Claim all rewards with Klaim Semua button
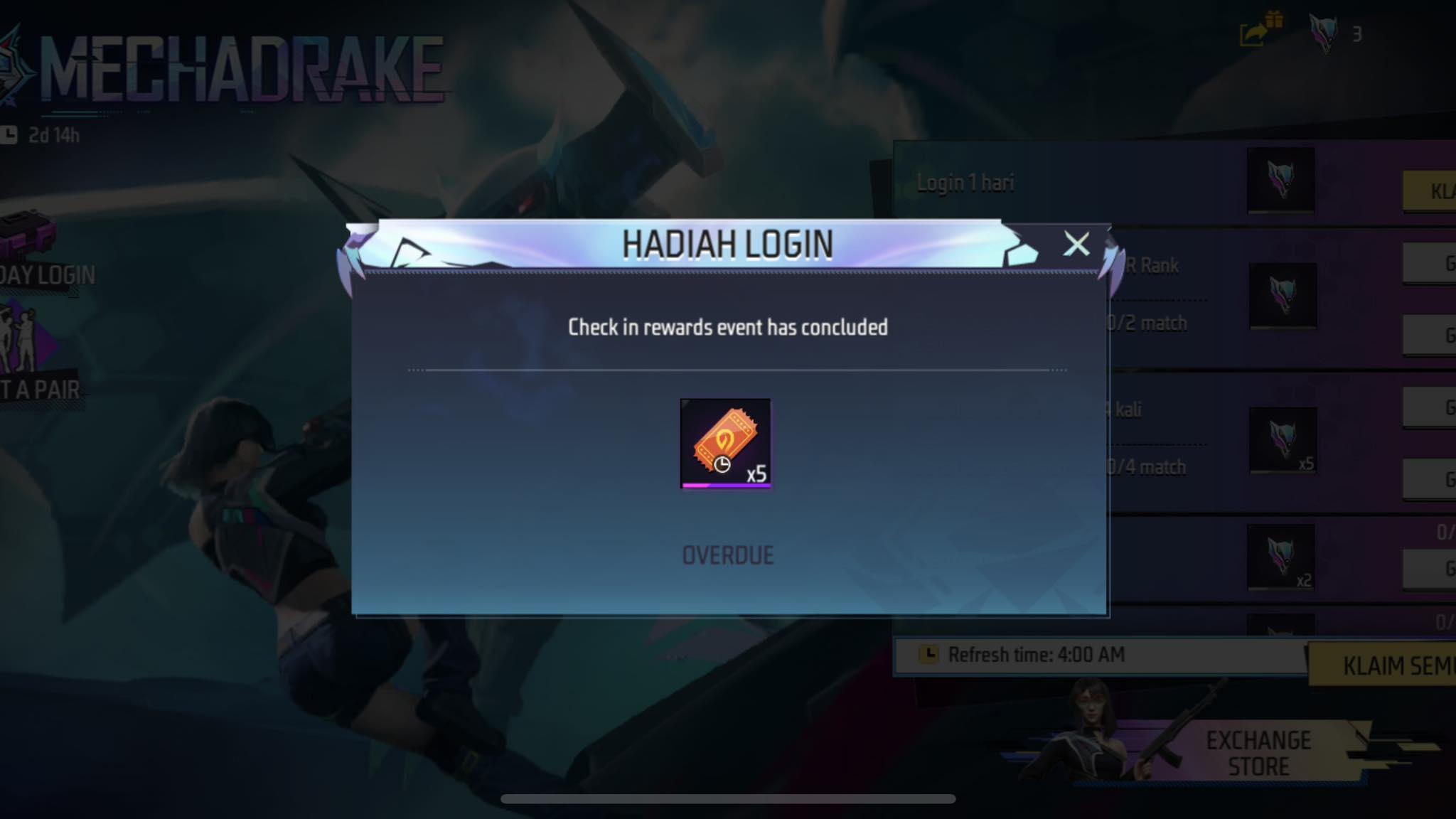 click(x=1393, y=665)
